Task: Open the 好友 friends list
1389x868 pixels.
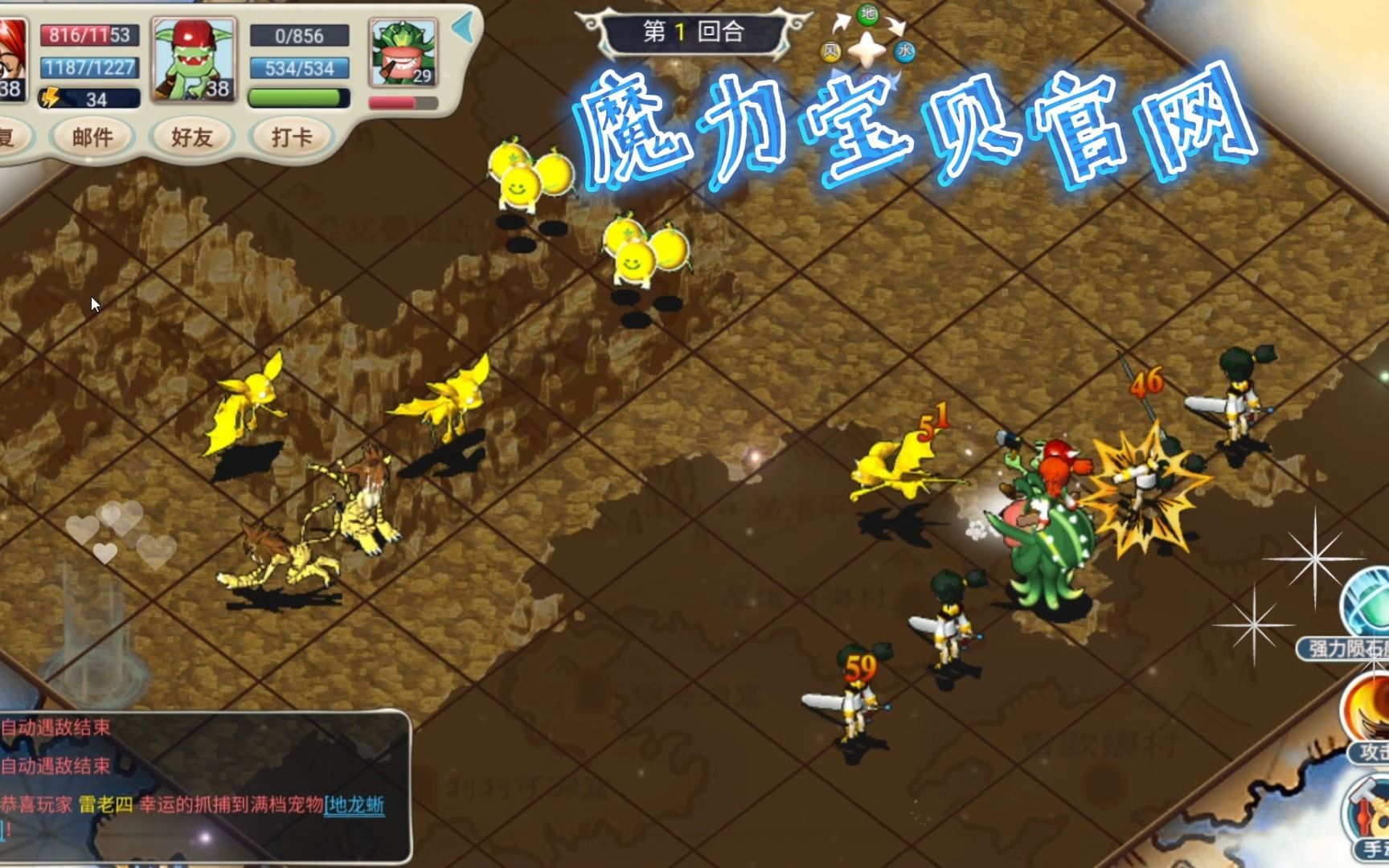Action: pos(191,137)
